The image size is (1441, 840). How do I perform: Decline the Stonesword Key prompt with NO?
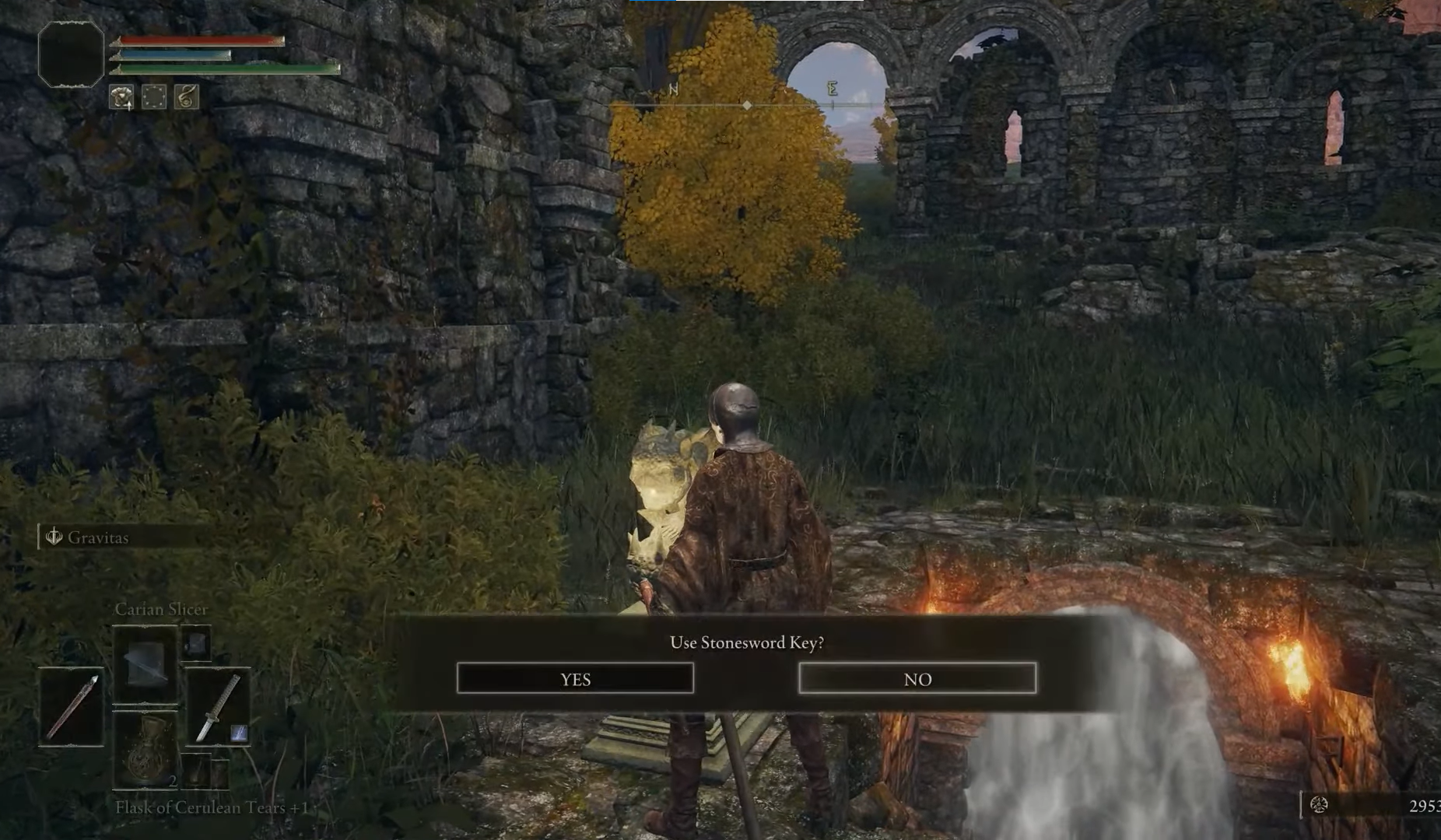tap(917, 678)
